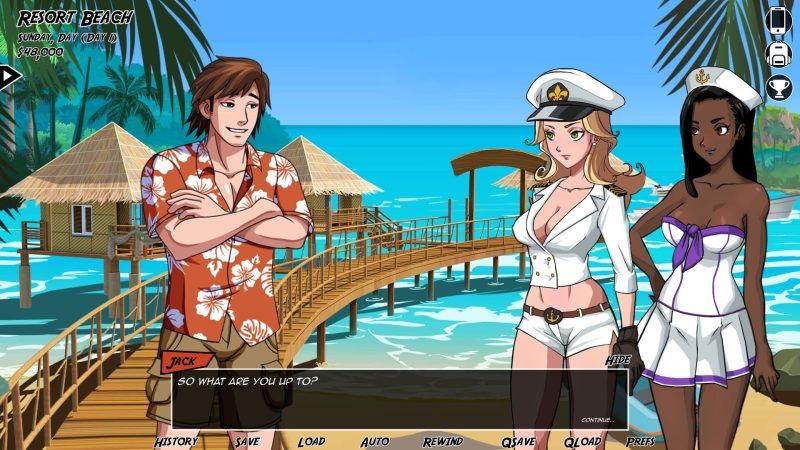Image resolution: width=800 pixels, height=450 pixels.
Task: Quick load with QLoad
Action: tap(582, 441)
